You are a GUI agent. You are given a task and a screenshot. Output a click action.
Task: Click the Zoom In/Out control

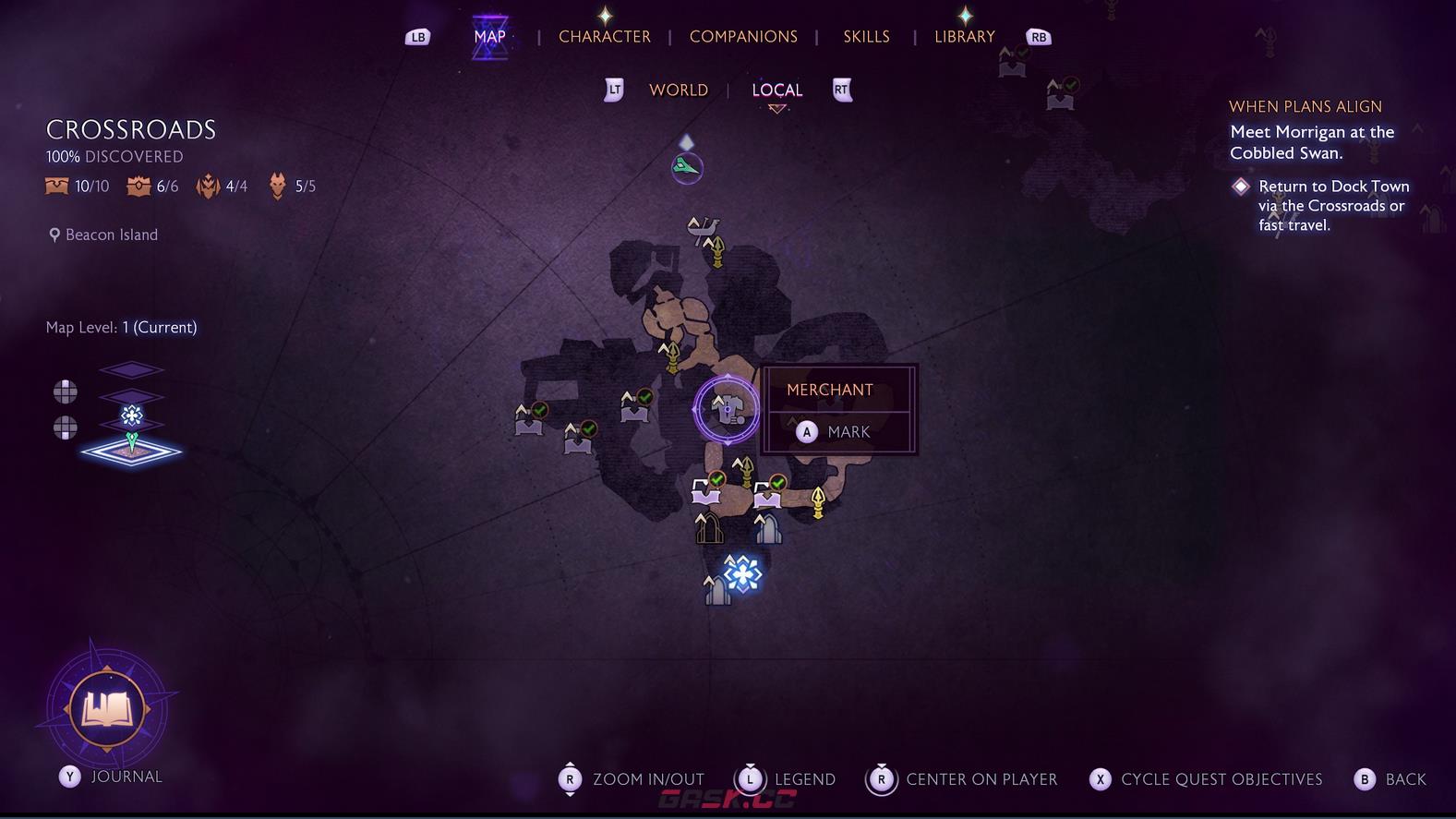click(632, 779)
